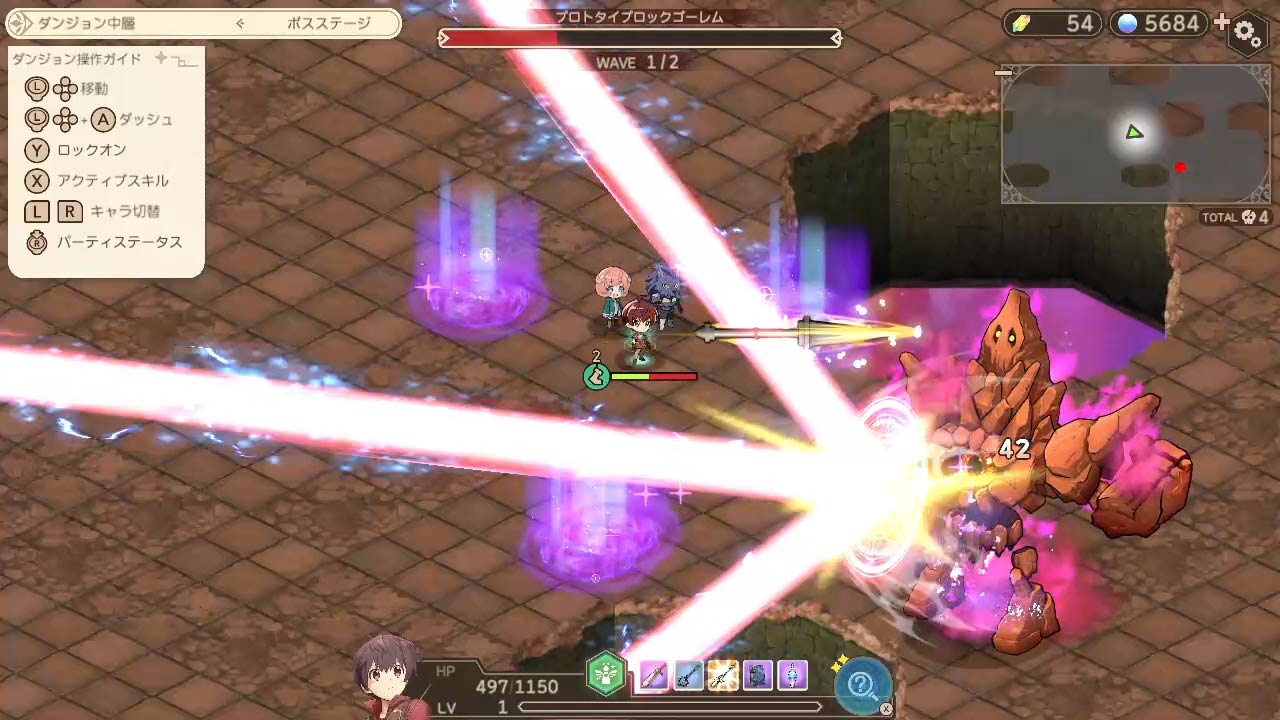Collapse the minimap with the minus button
Image resolution: width=1280 pixels, height=720 pixels.
tap(1004, 72)
